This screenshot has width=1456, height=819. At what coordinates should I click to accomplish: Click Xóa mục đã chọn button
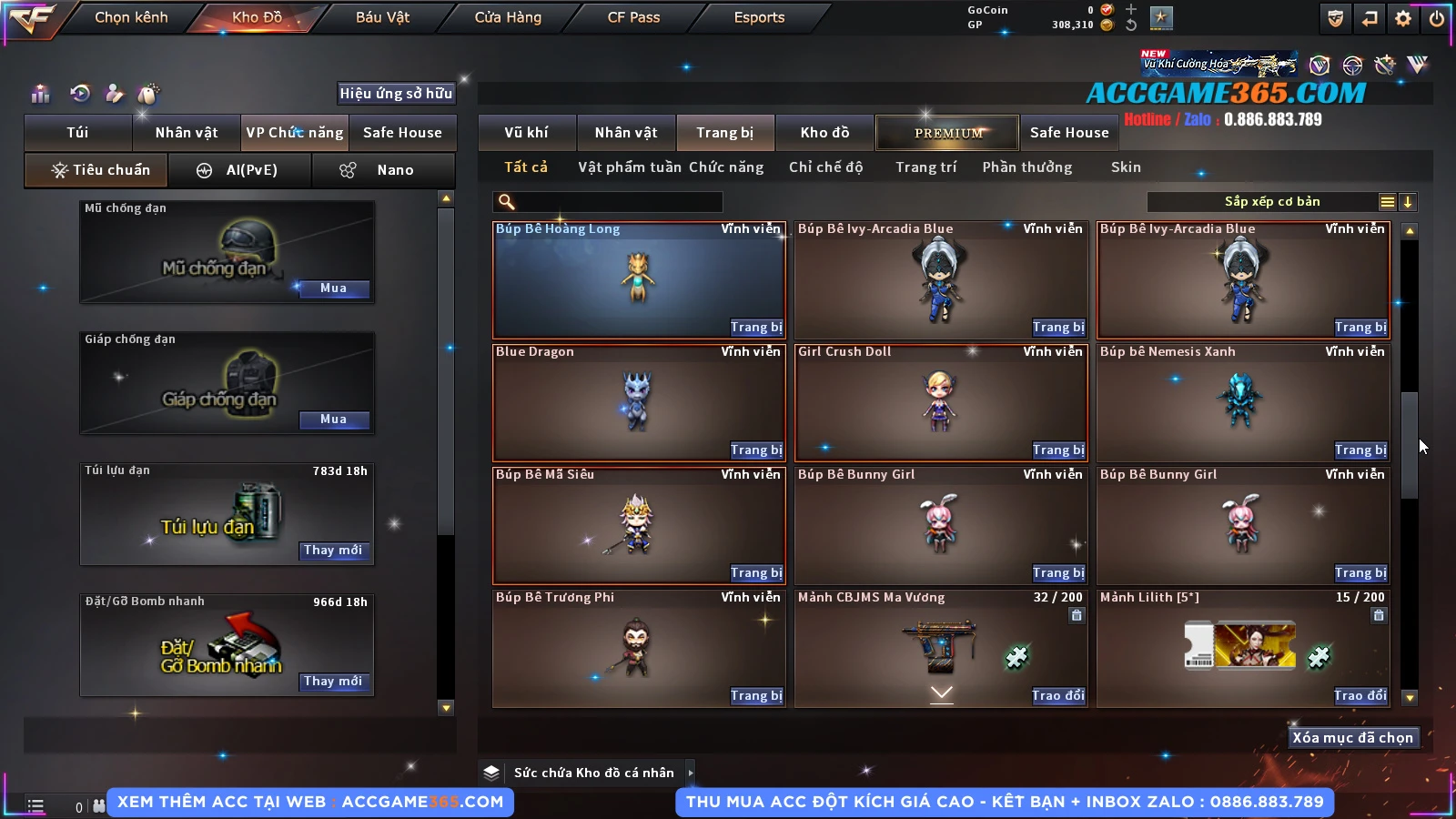[1352, 738]
